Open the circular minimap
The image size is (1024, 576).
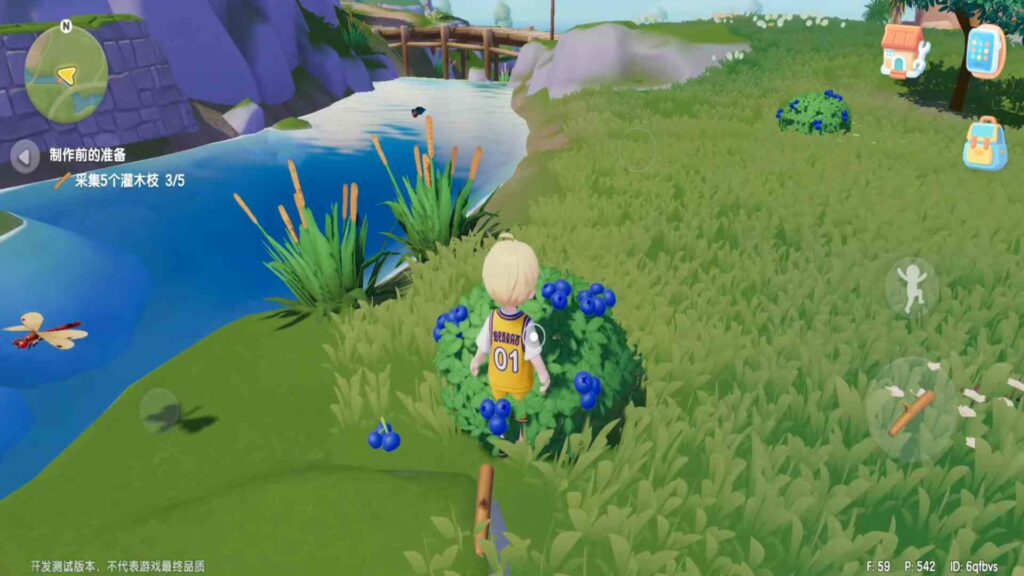click(66, 73)
